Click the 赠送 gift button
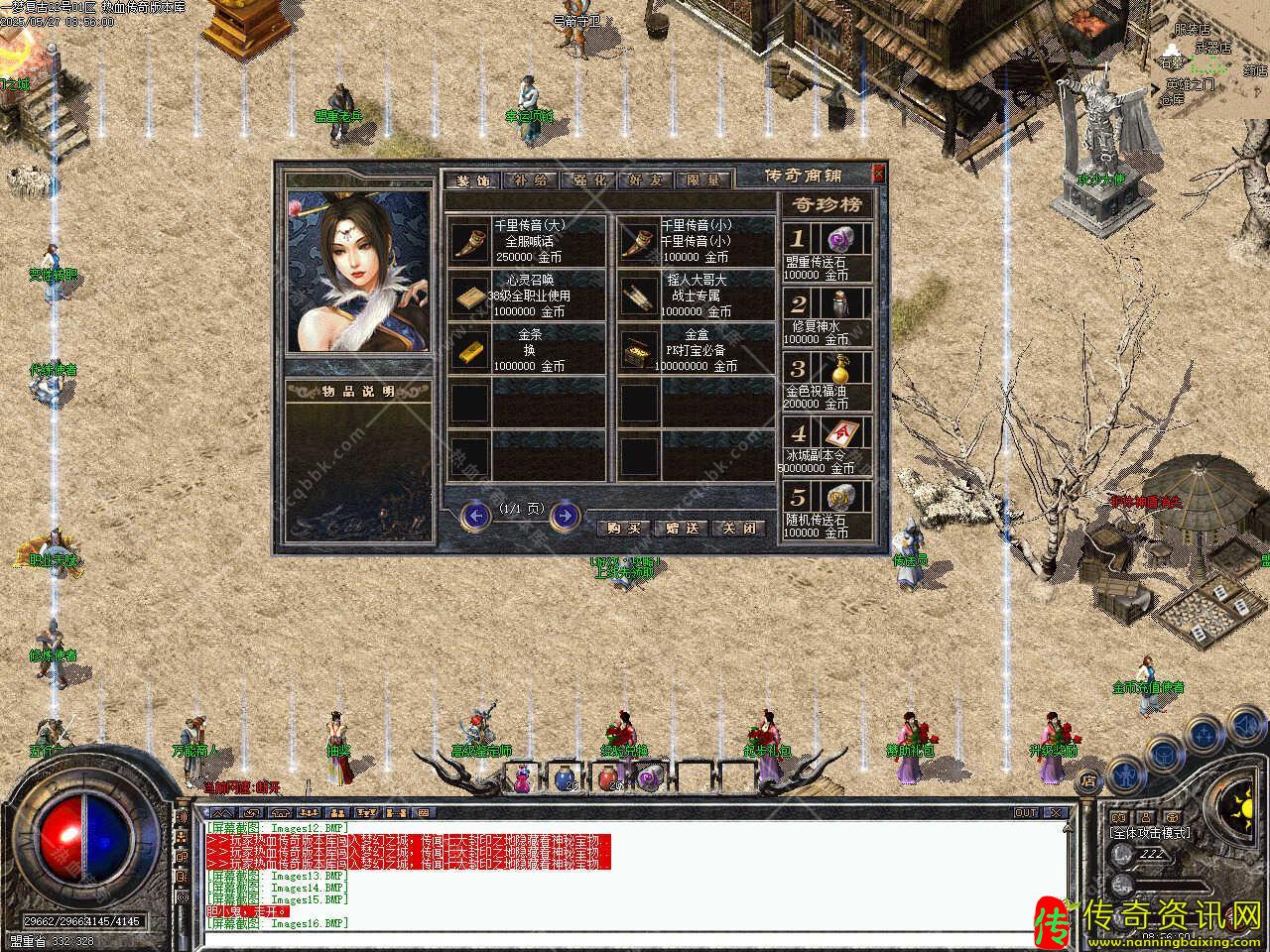Viewport: 1270px width, 952px height. point(683,529)
